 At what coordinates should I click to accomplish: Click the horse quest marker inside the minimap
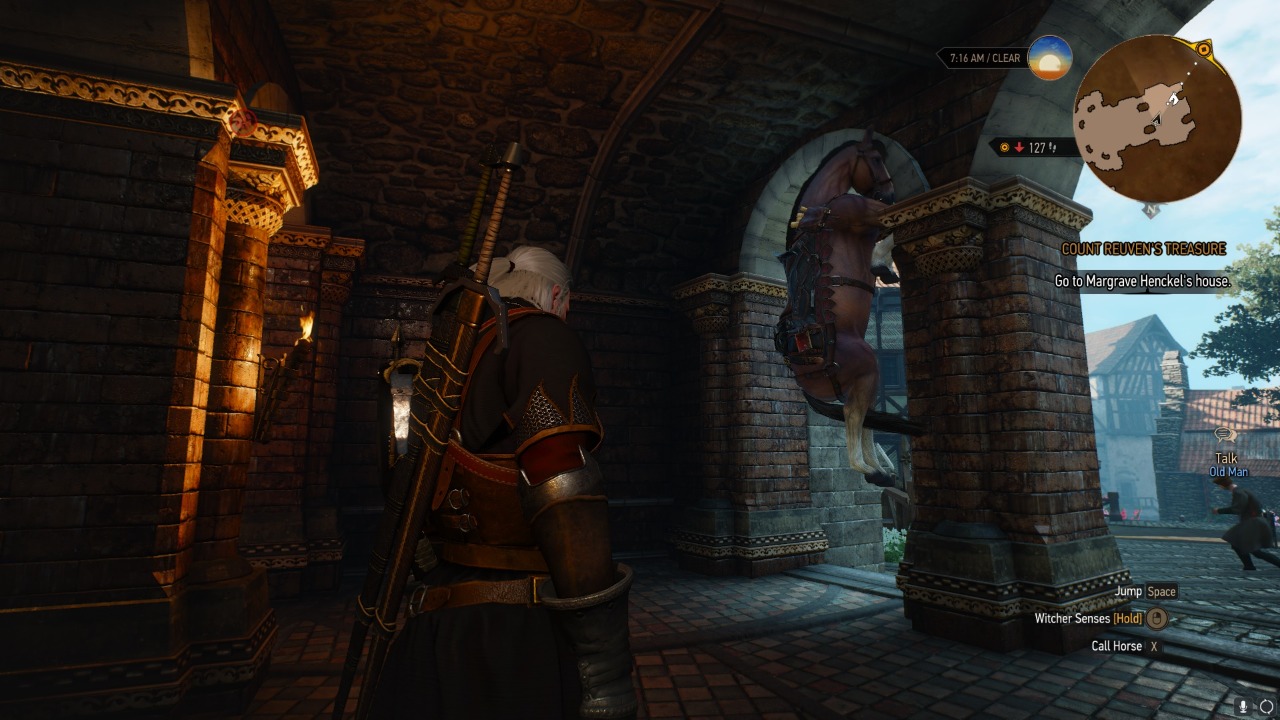point(1174,99)
